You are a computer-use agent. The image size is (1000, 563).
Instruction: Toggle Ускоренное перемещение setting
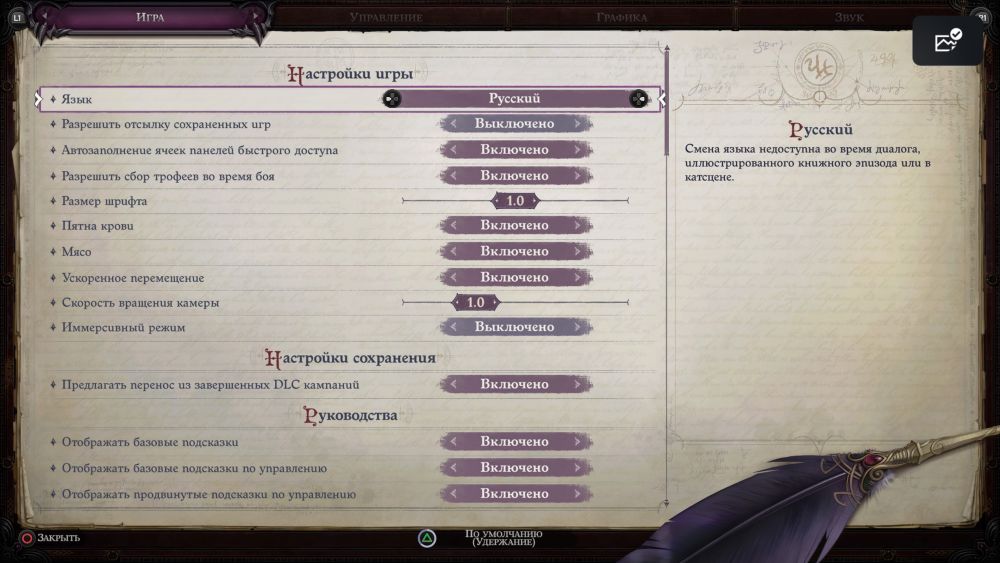point(515,278)
